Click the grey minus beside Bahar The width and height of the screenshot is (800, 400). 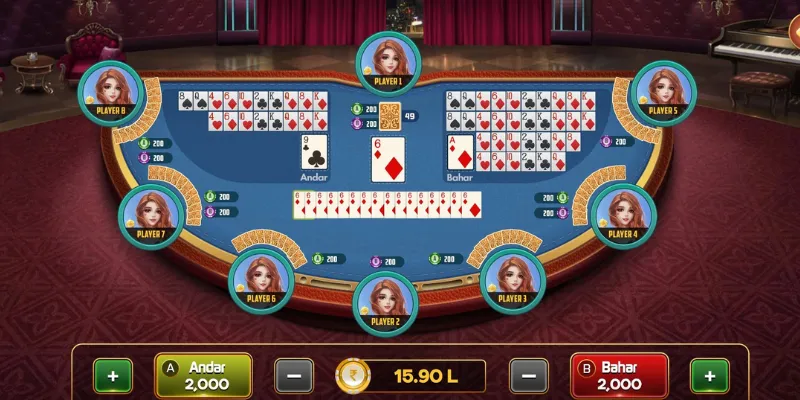coord(529,376)
